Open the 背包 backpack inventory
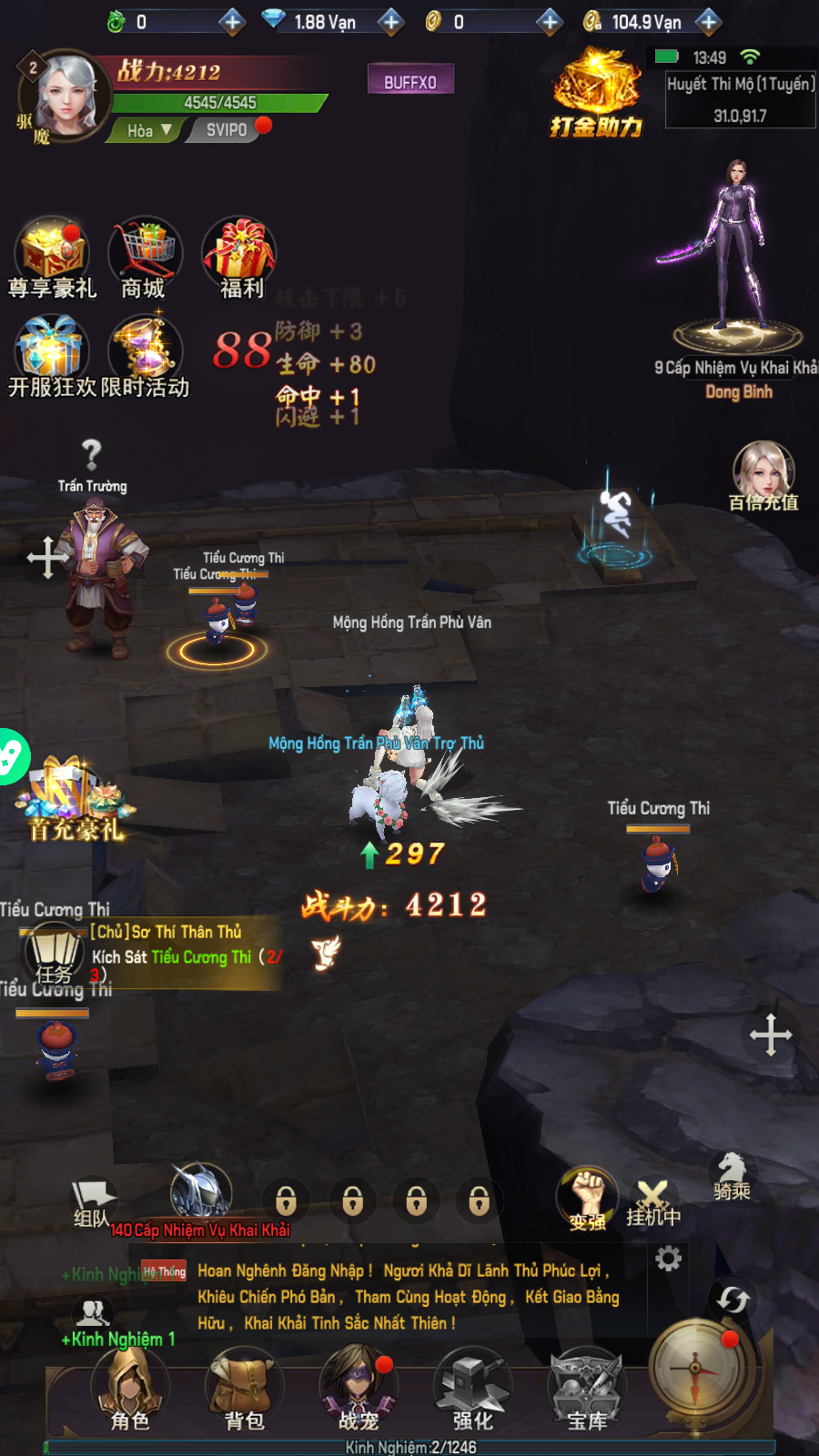 (244, 1388)
